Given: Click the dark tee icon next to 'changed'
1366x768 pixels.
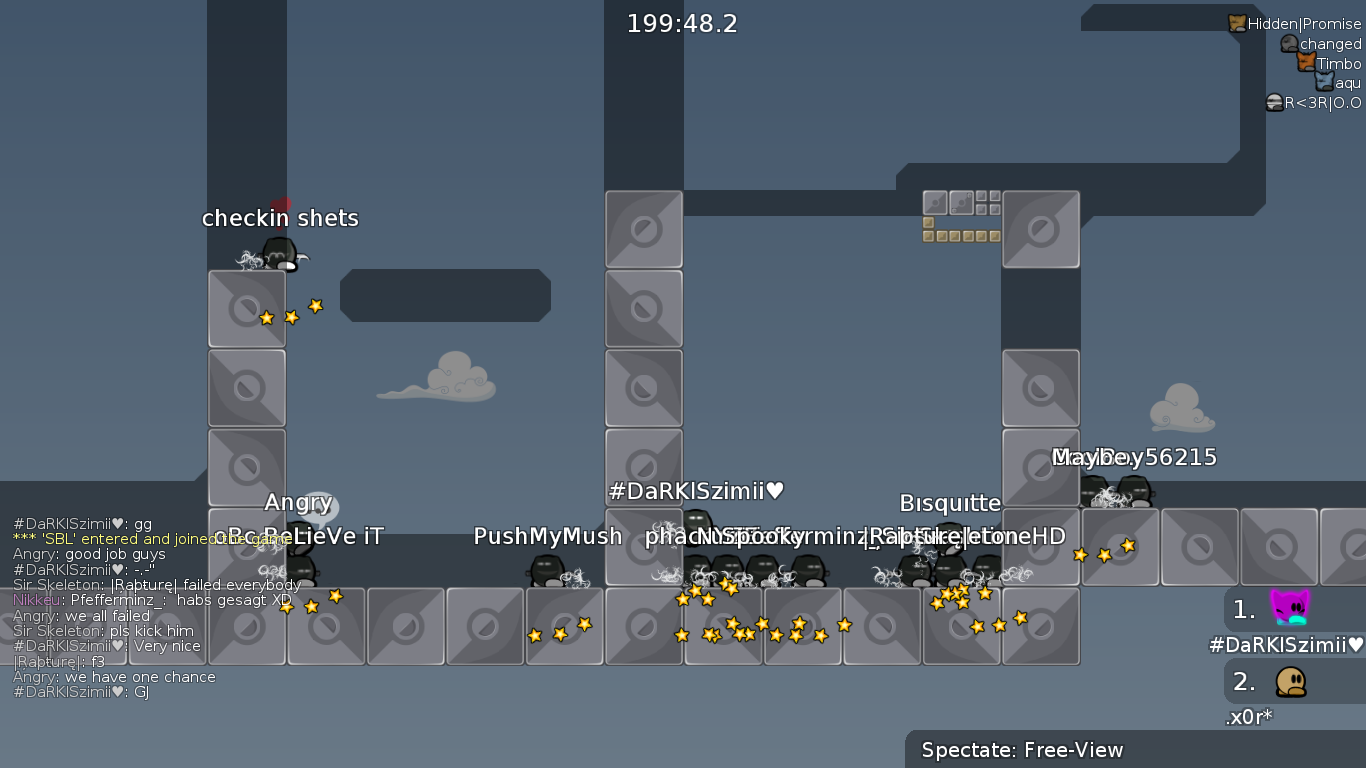Looking at the screenshot, I should point(1290,43).
